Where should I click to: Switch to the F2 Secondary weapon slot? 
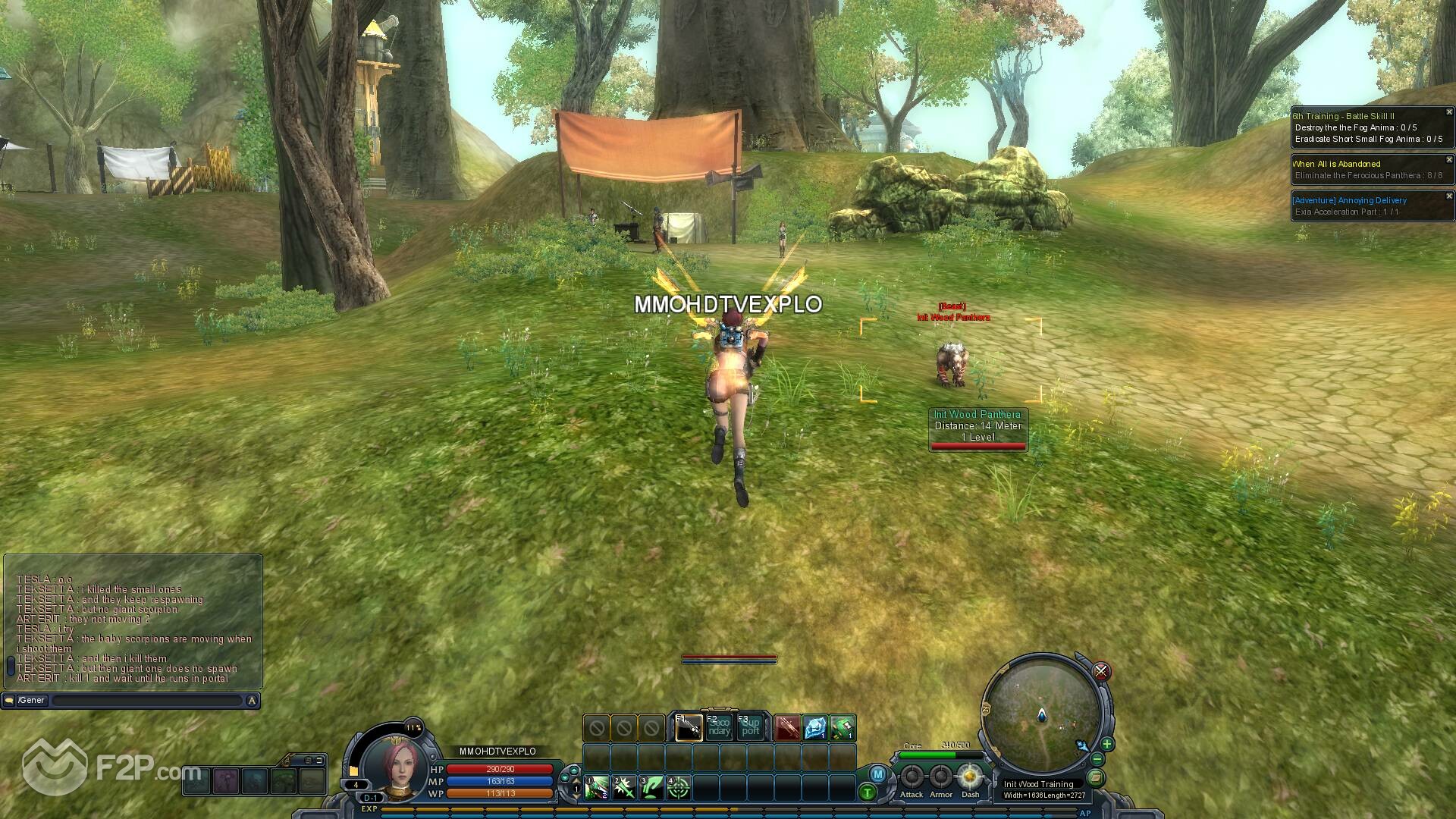coord(719,728)
